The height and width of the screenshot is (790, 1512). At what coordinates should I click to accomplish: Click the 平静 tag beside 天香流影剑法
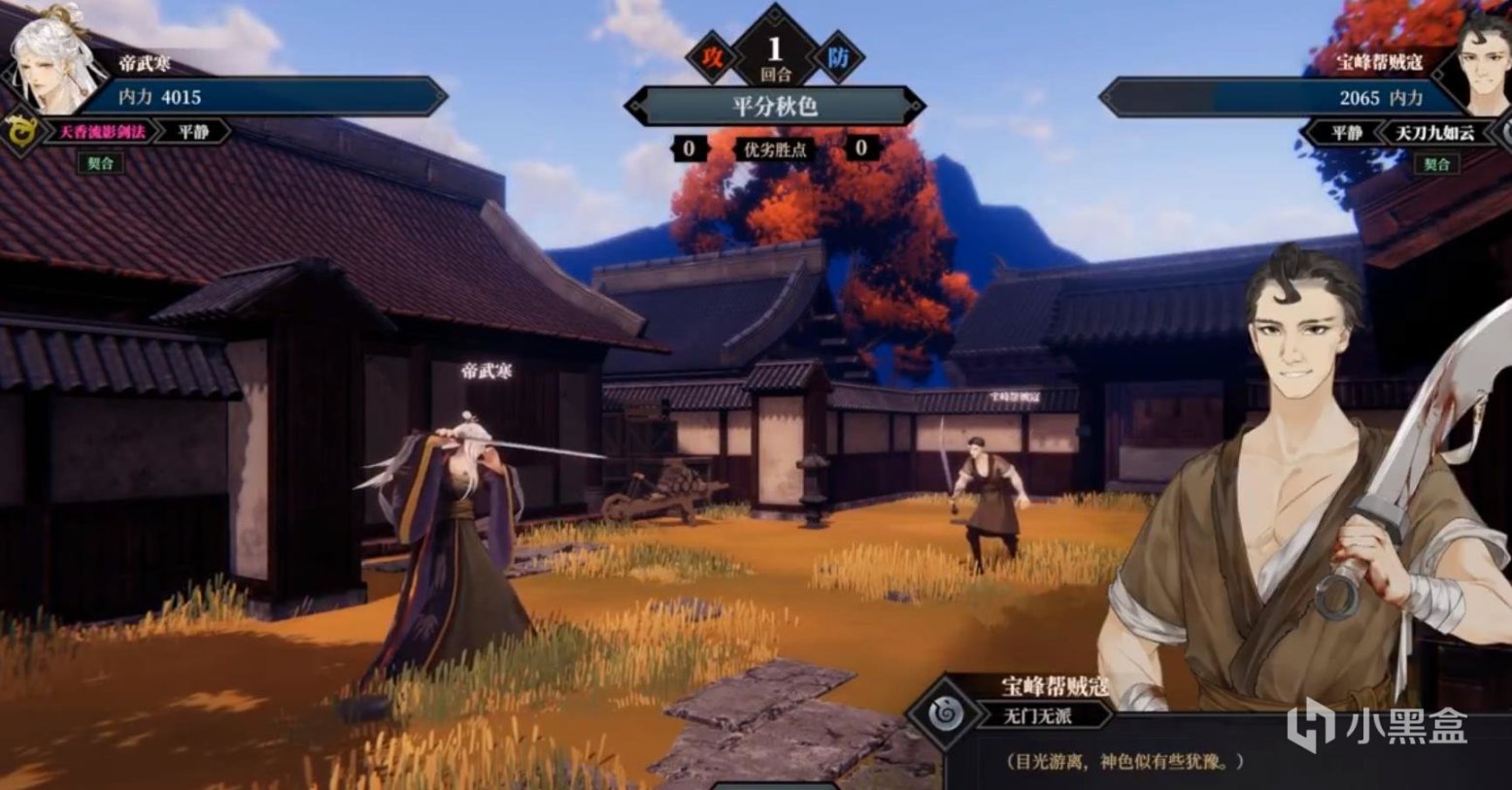194,131
